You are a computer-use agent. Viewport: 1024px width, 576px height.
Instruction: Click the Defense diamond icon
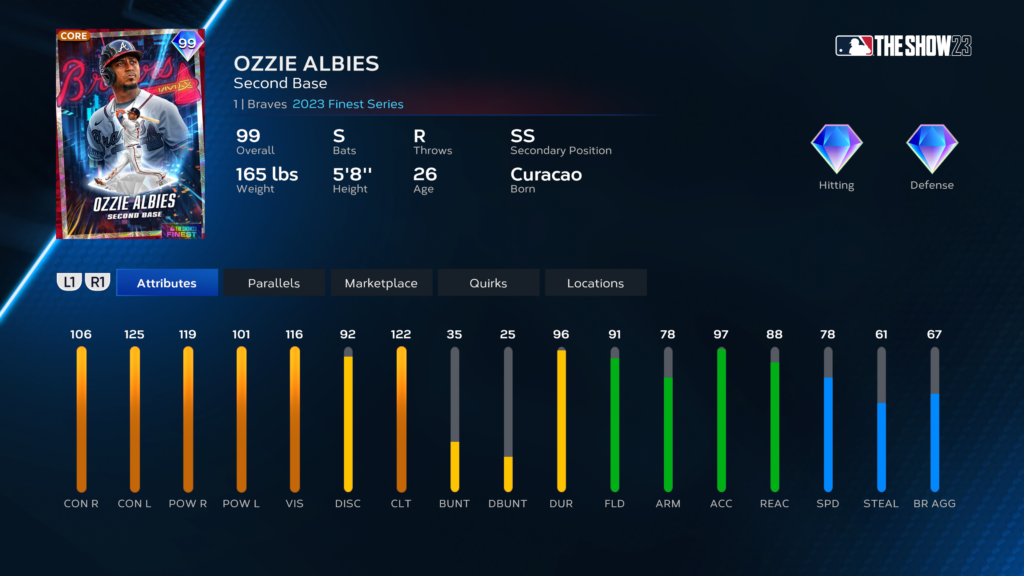coord(932,150)
